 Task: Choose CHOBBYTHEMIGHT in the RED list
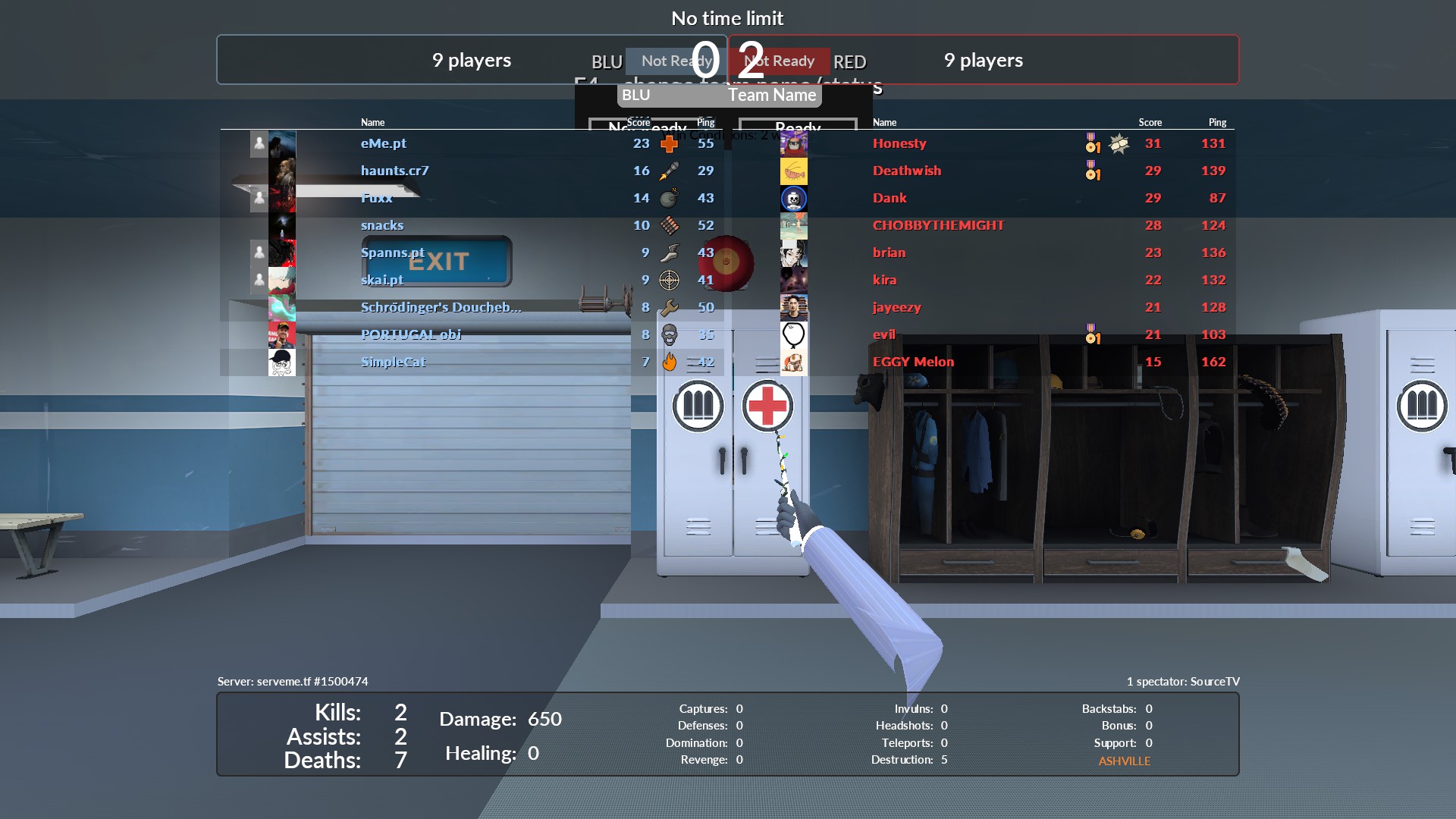tap(938, 225)
